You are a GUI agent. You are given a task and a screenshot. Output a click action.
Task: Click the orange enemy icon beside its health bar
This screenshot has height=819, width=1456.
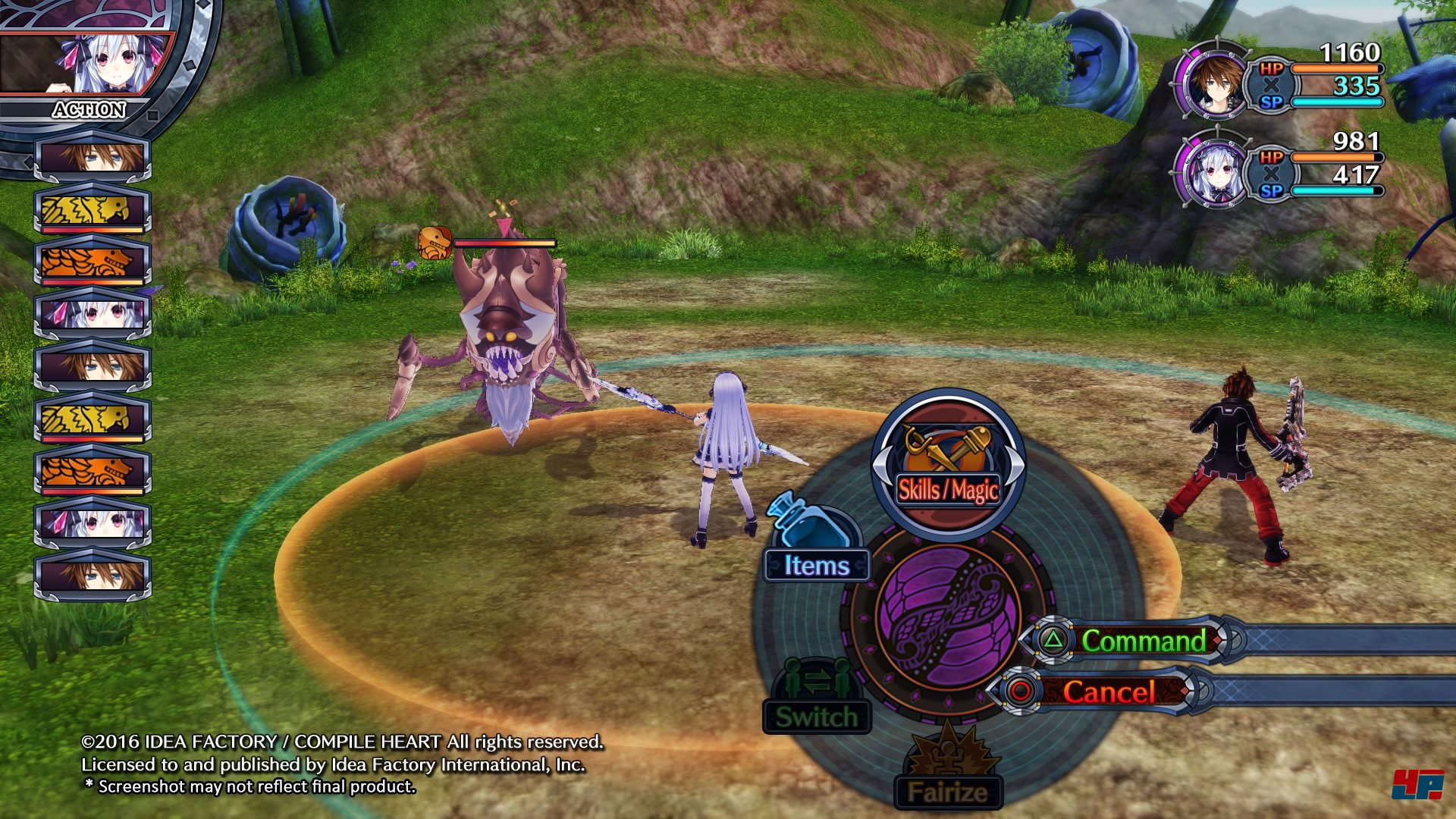(435, 243)
